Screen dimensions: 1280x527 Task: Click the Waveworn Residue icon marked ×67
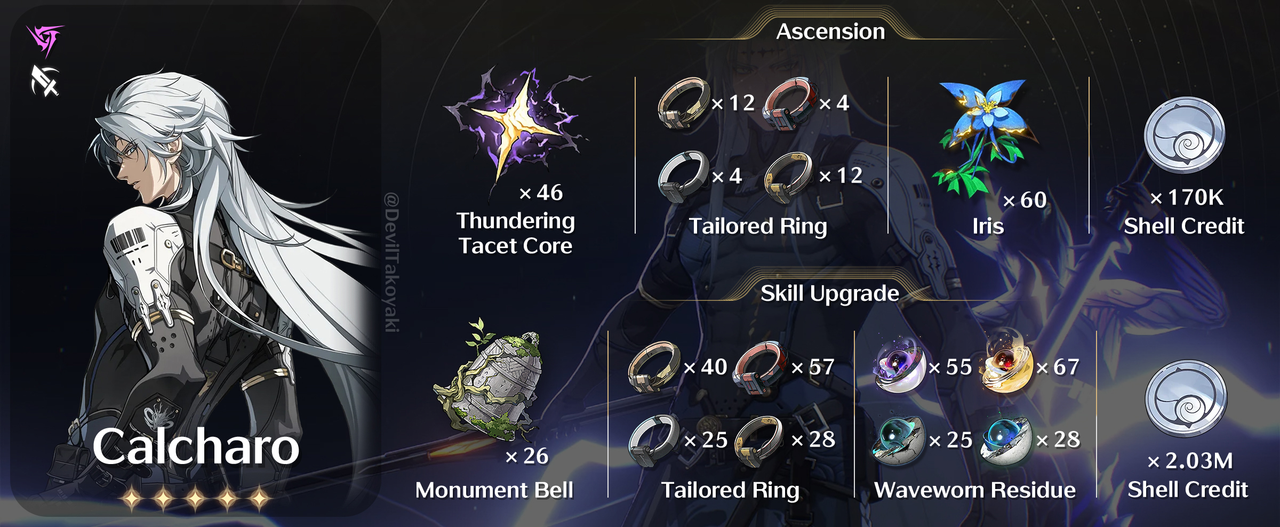pyautogui.click(x=1007, y=367)
